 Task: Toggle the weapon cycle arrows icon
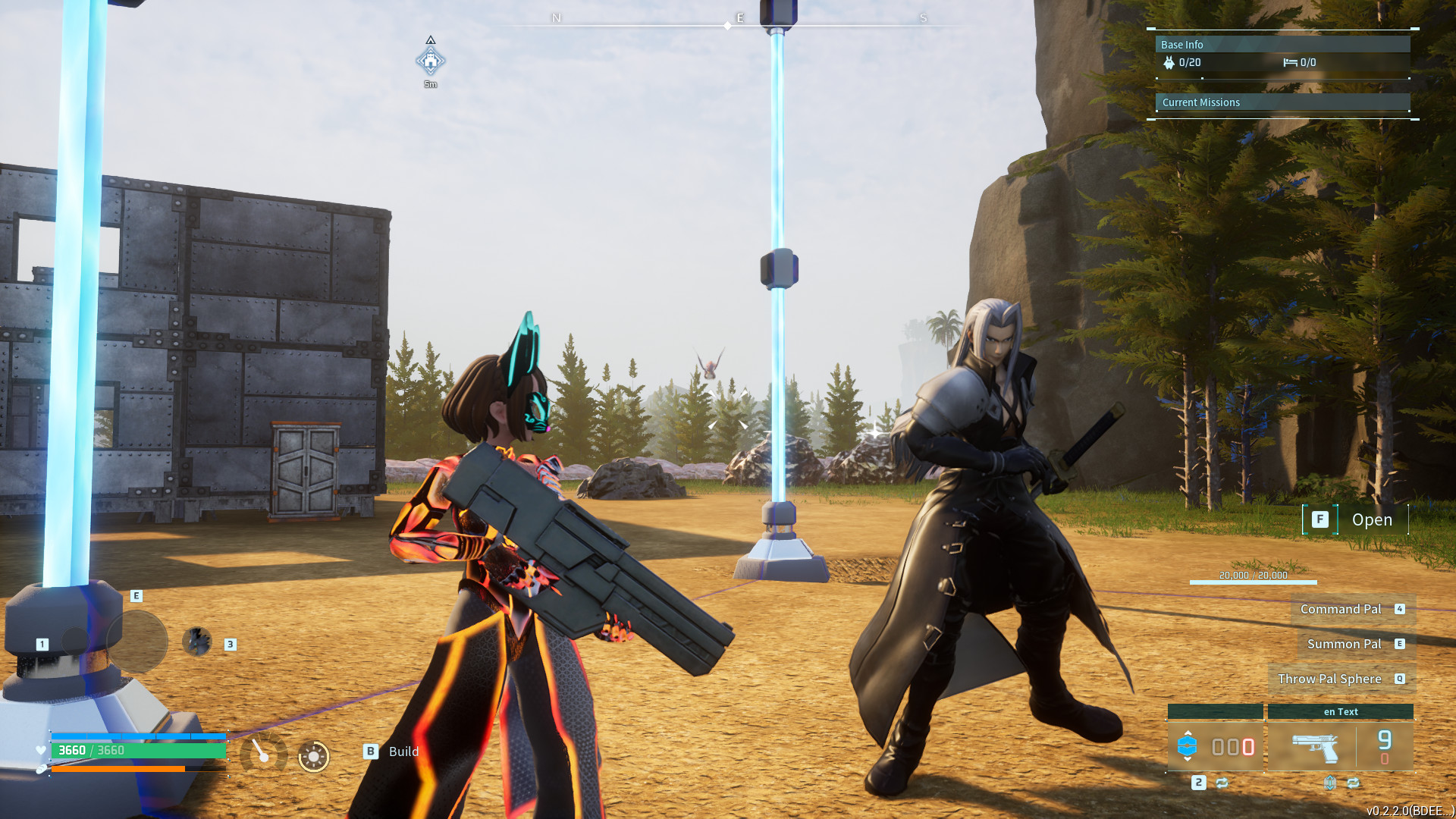[x=1353, y=784]
